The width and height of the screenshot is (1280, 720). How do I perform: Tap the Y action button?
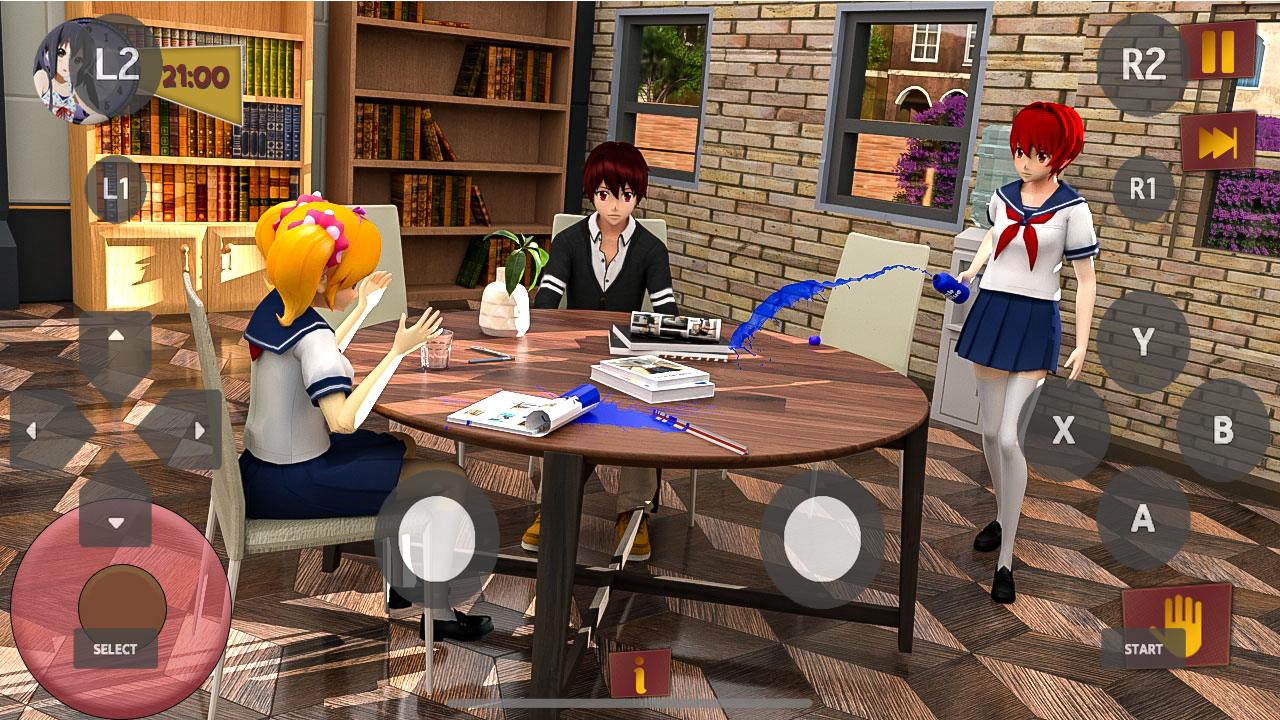point(1143,342)
